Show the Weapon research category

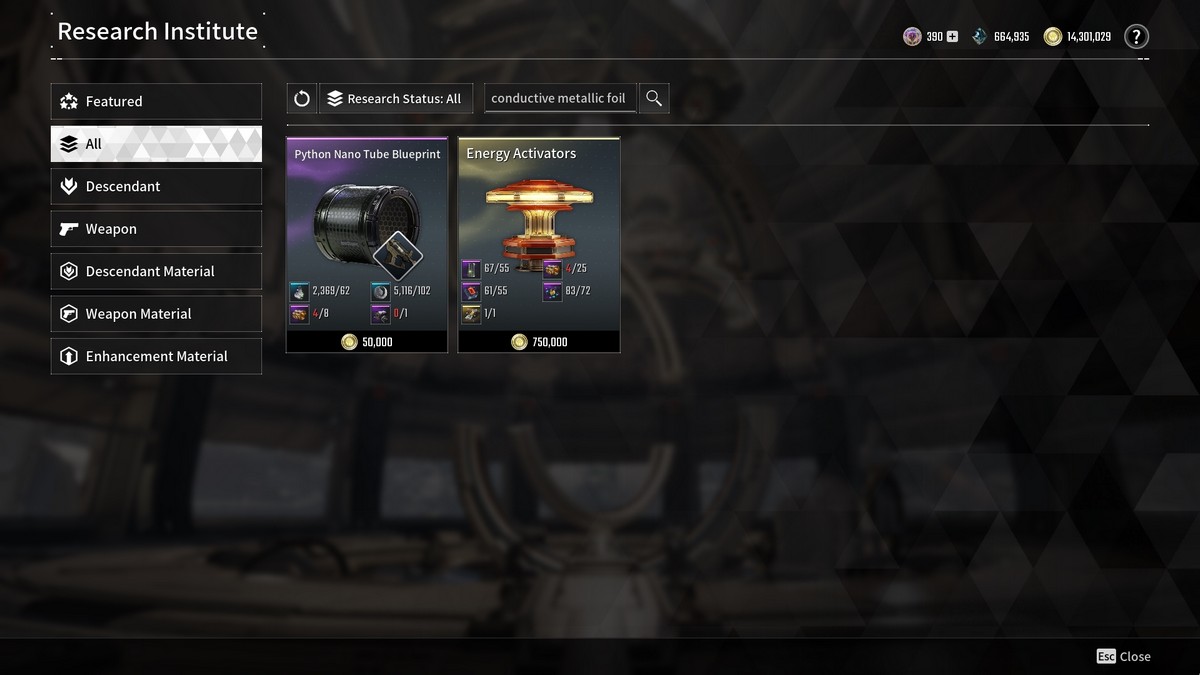[x=156, y=229]
